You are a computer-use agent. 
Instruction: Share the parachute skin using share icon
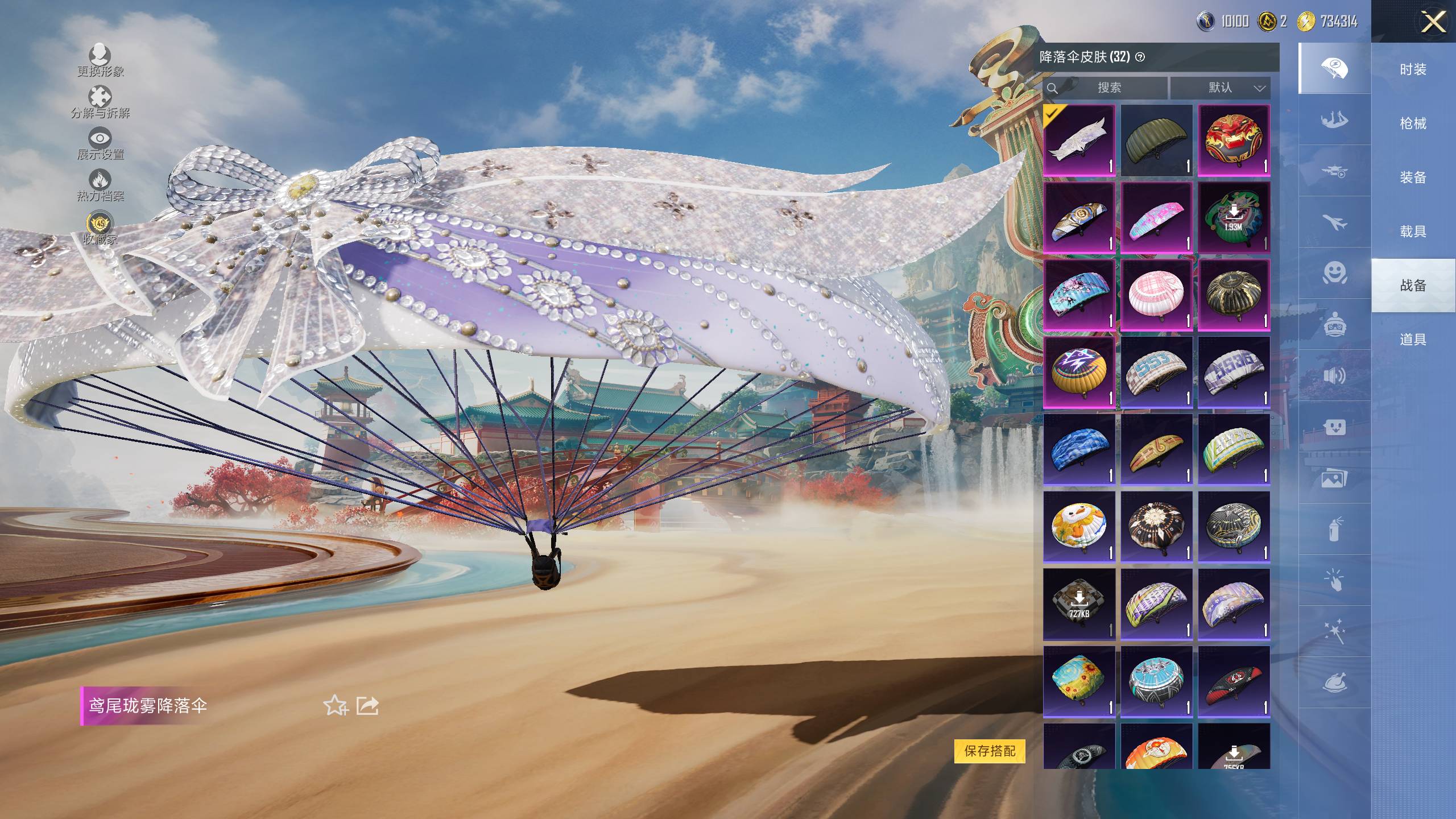pyautogui.click(x=367, y=706)
